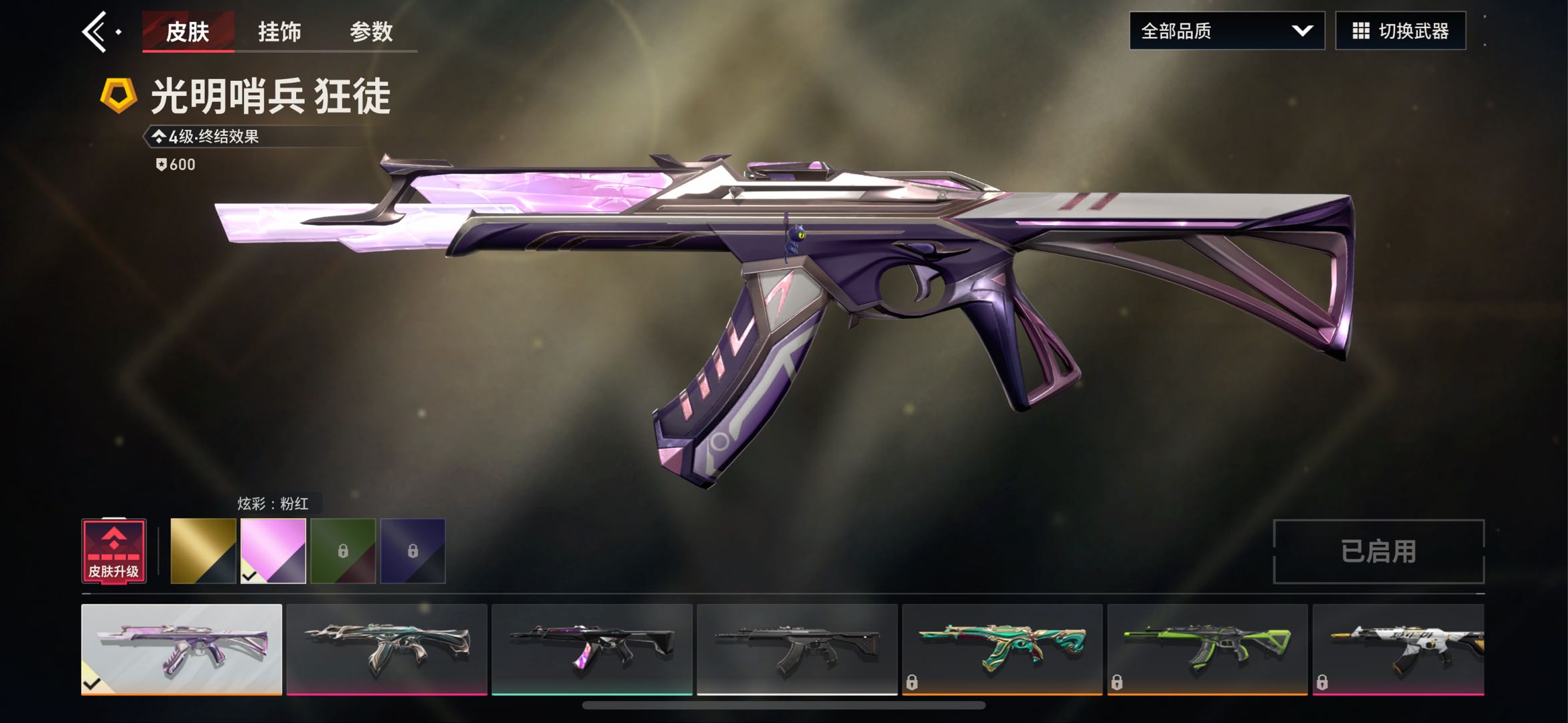Viewport: 1568px width, 723px height.
Task: Select the pink 粉红 color variant
Action: point(273,551)
